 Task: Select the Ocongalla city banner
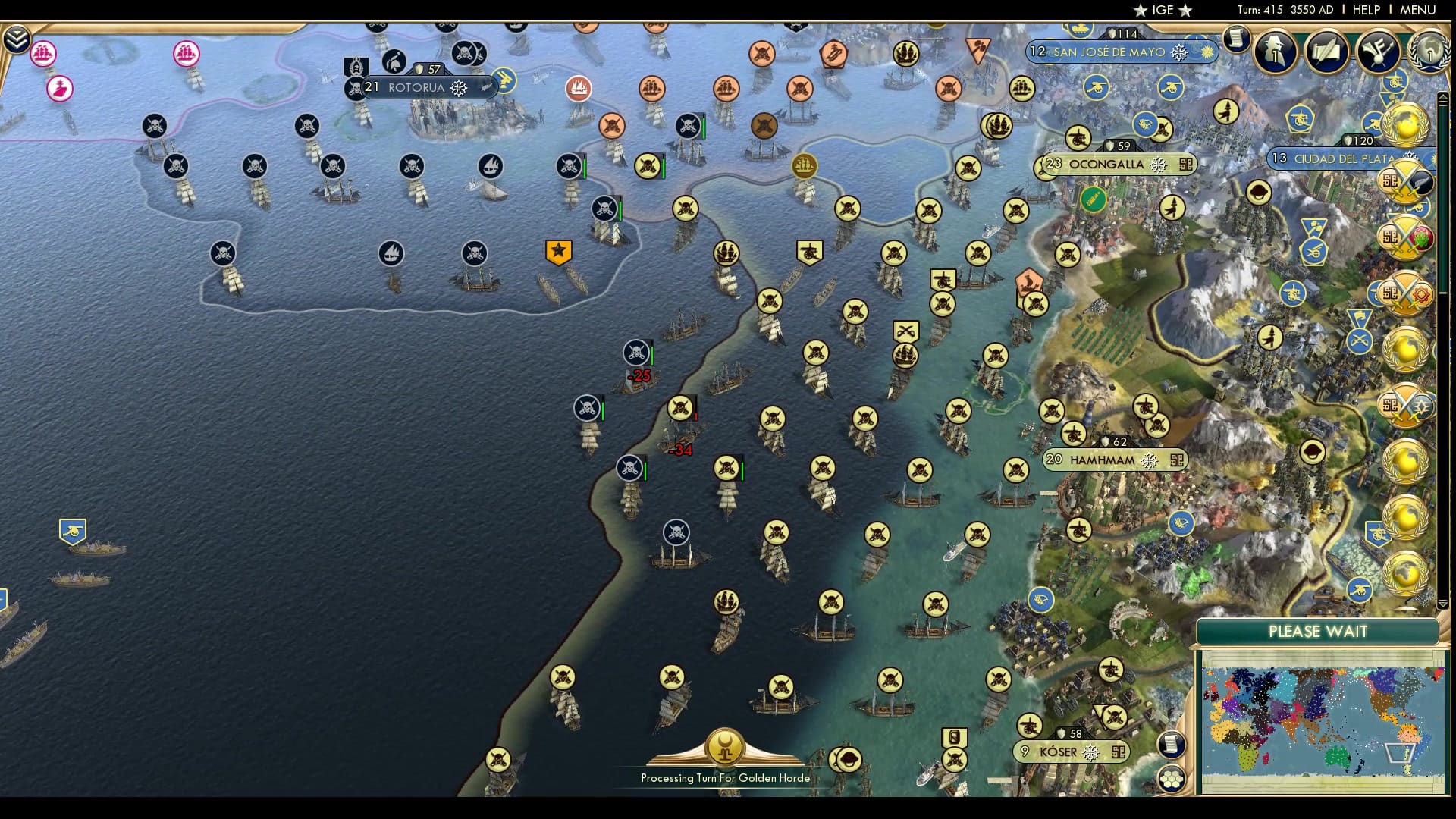click(1106, 164)
